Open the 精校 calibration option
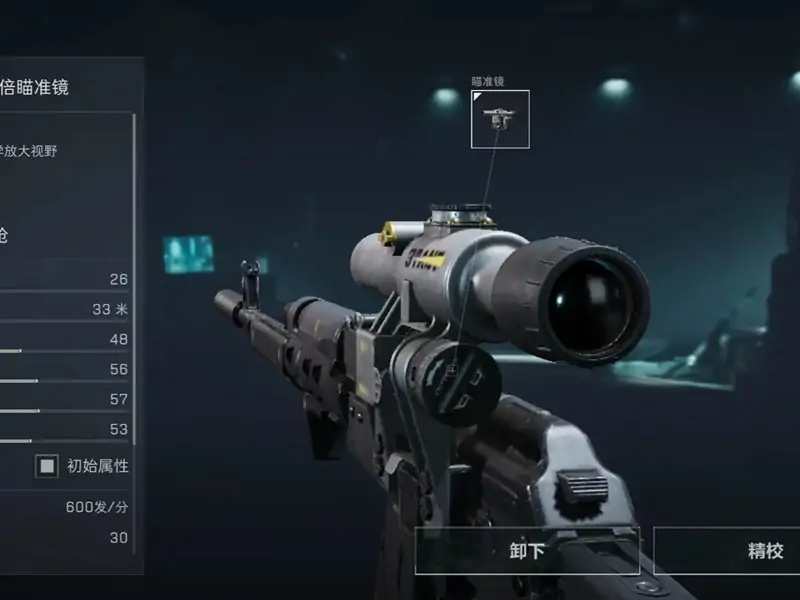This screenshot has height=600, width=800. tap(727, 551)
